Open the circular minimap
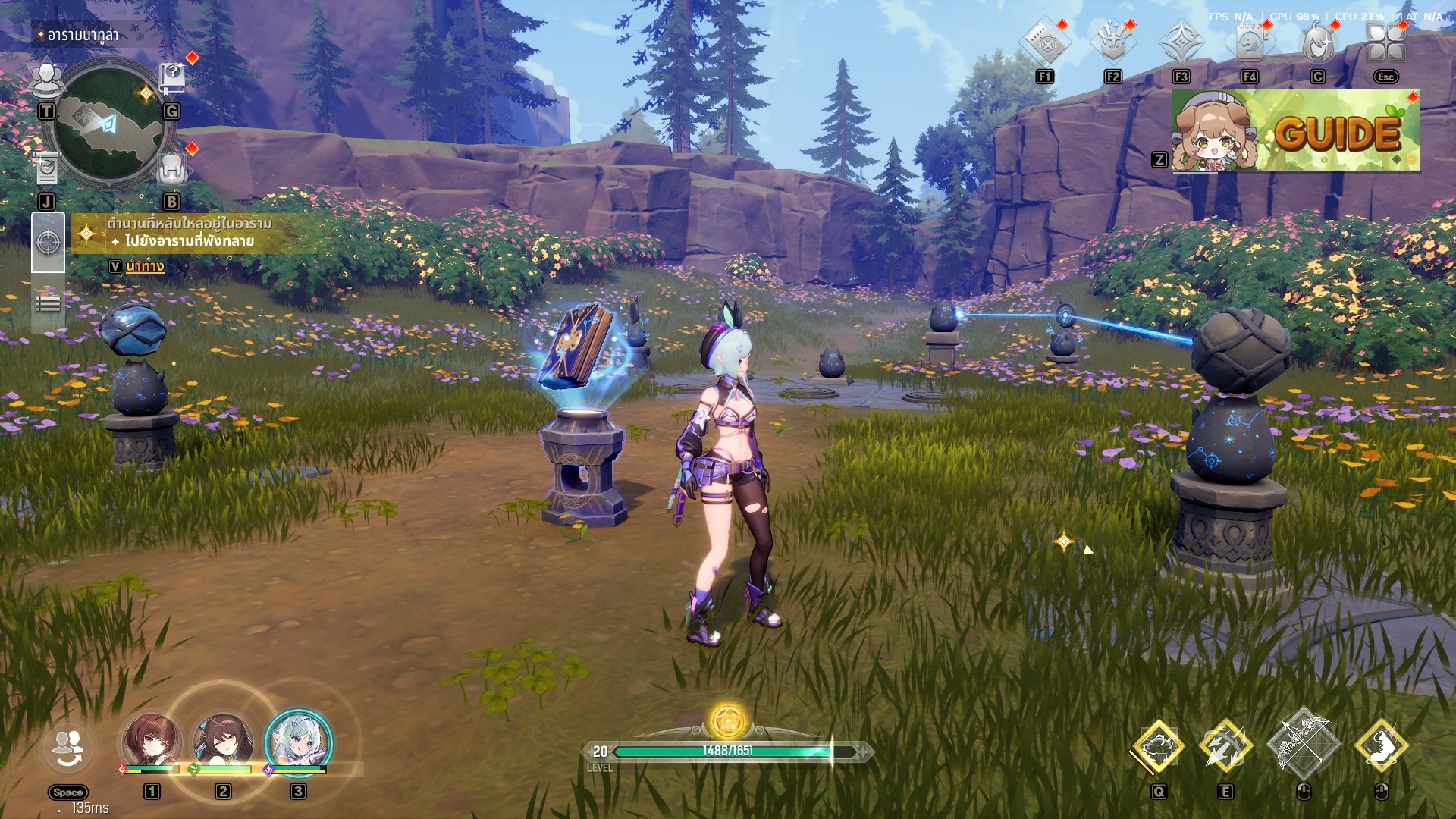The image size is (1456, 819). tap(108, 126)
